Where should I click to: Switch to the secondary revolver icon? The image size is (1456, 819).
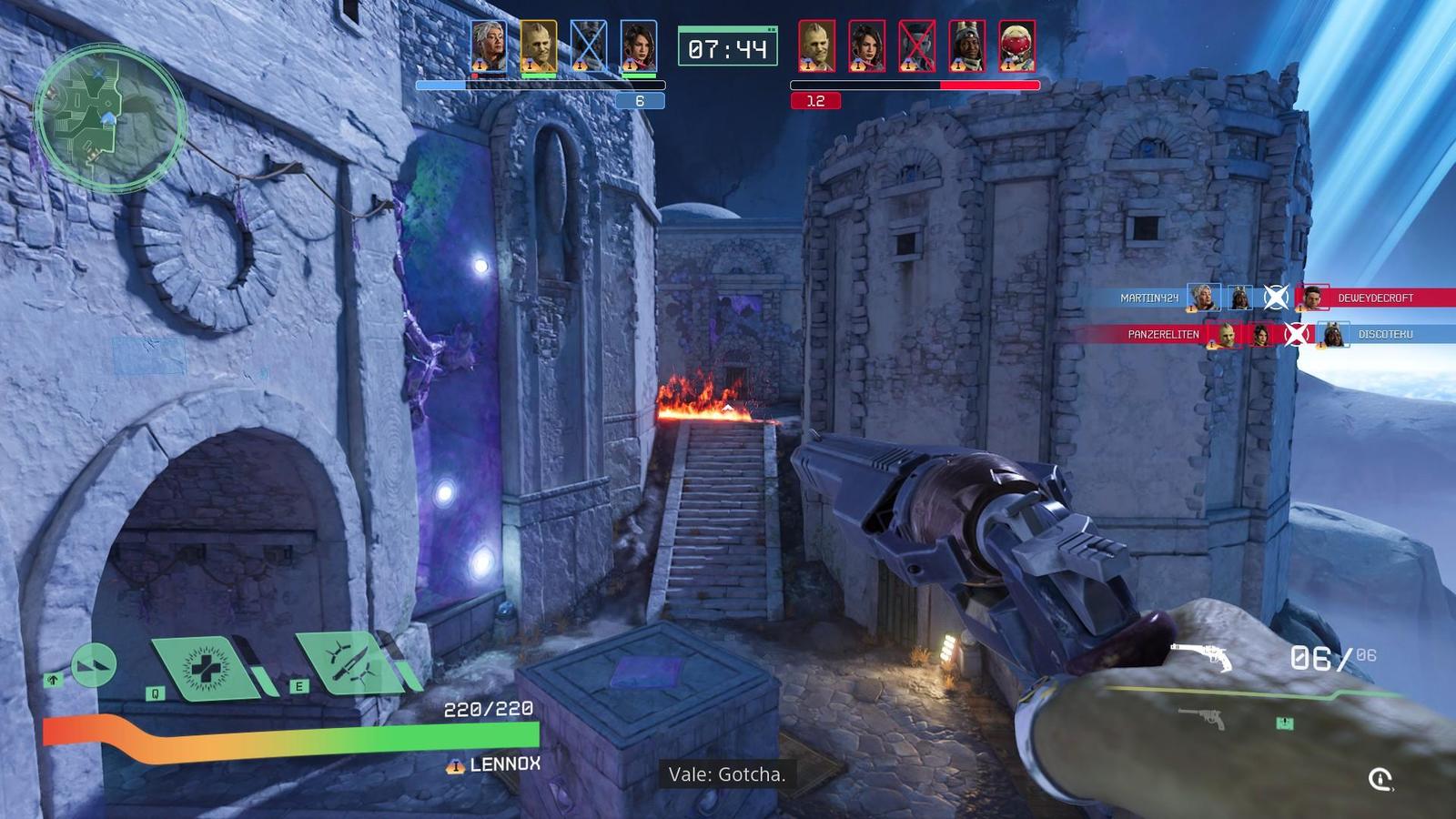(1201, 719)
